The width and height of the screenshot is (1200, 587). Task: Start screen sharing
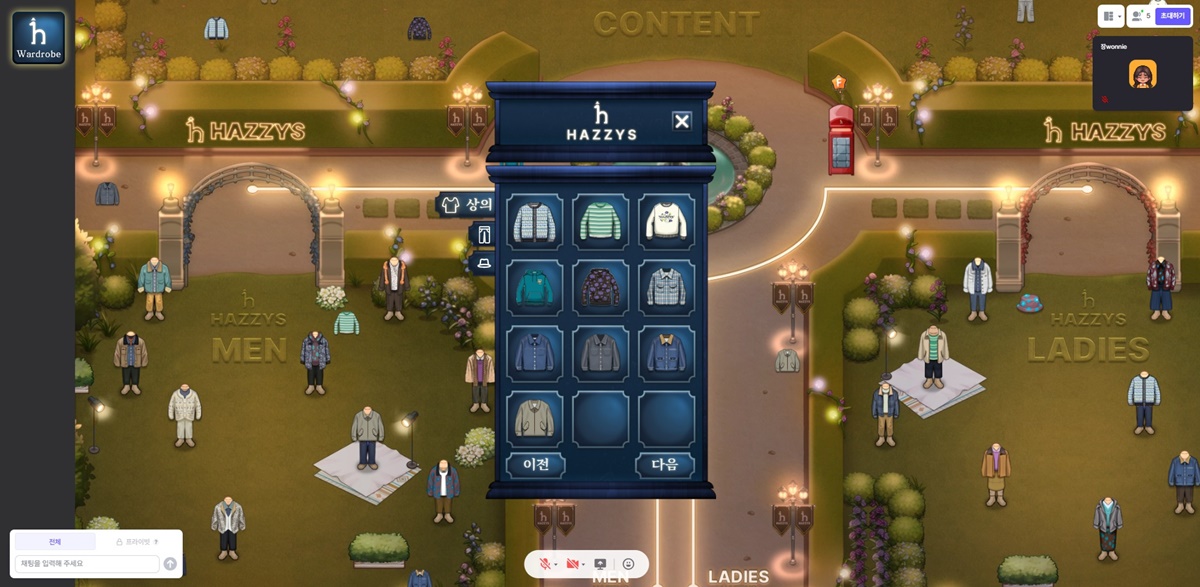600,564
